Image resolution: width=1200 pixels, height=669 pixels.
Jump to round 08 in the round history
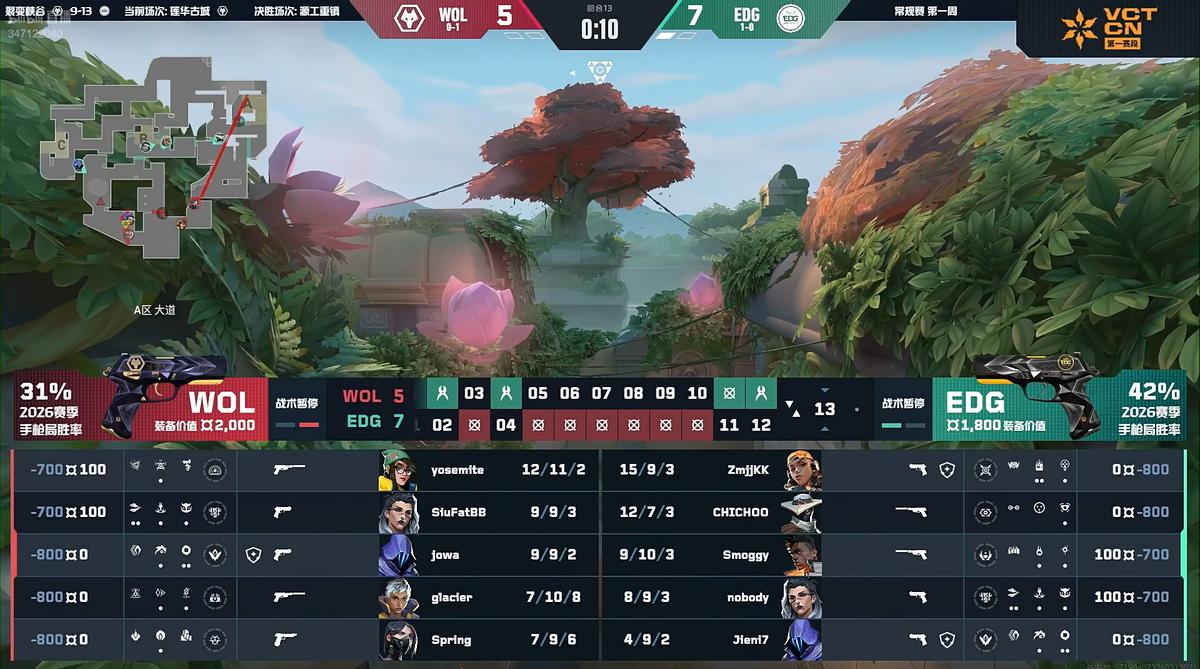pos(633,393)
